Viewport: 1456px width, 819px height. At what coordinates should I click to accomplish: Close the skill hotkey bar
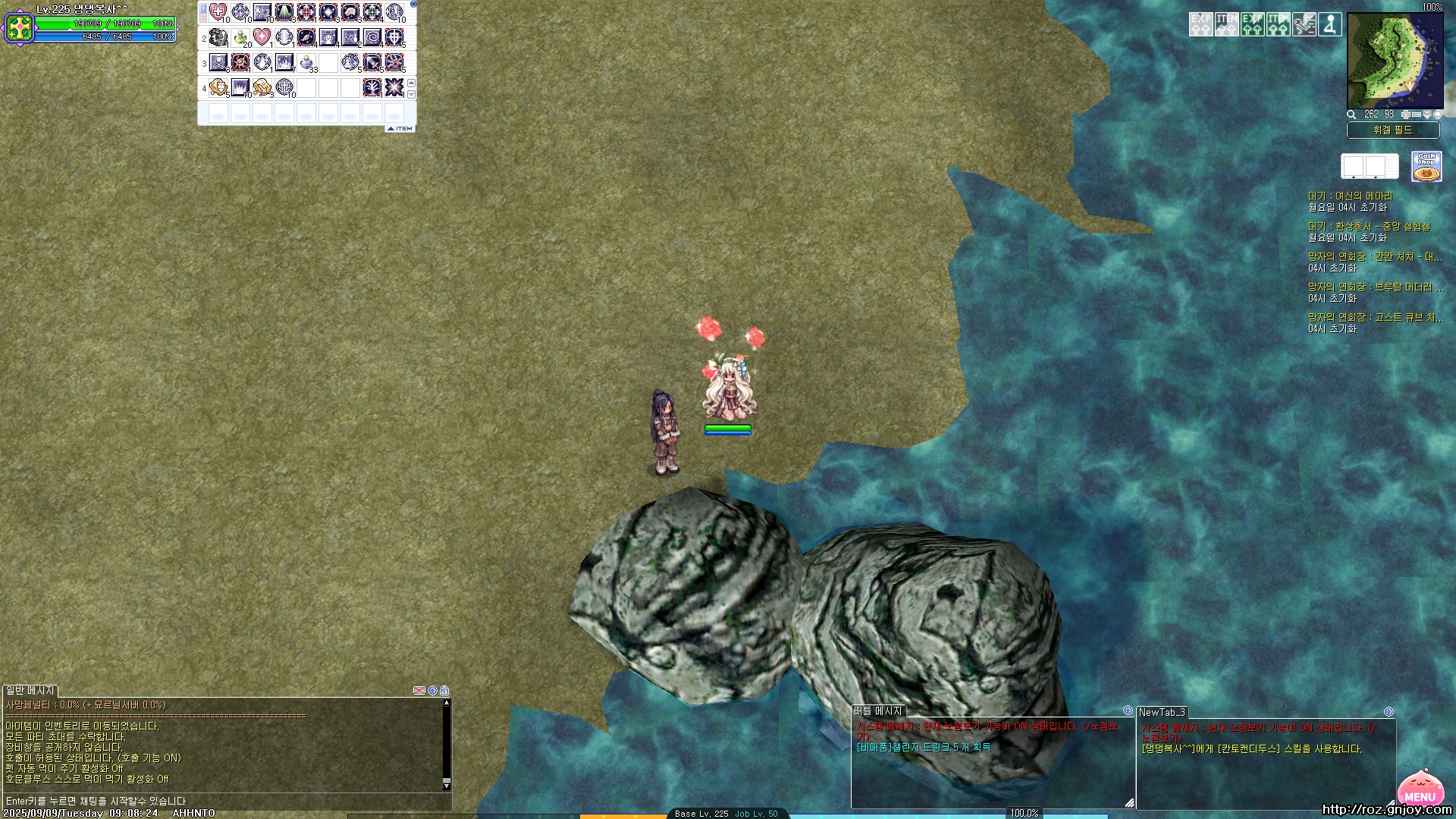(x=413, y=4)
